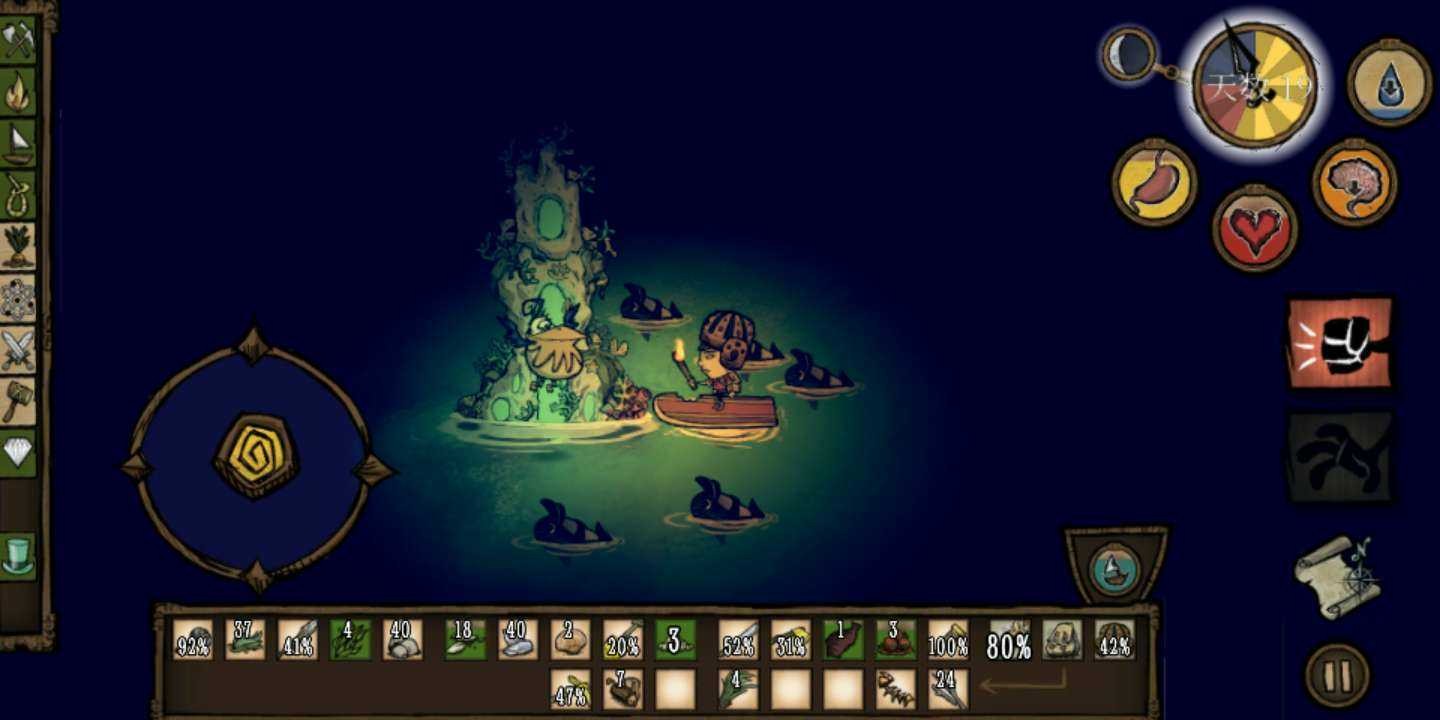Viewport: 1440px width, 720px height.
Task: Tap the red fist attack button
Action: coord(1340,343)
